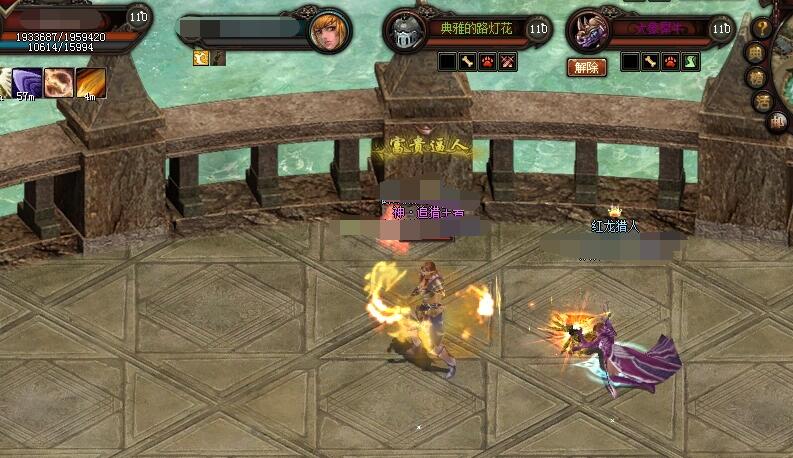
Task: Click the 解除 button
Action: coord(587,67)
